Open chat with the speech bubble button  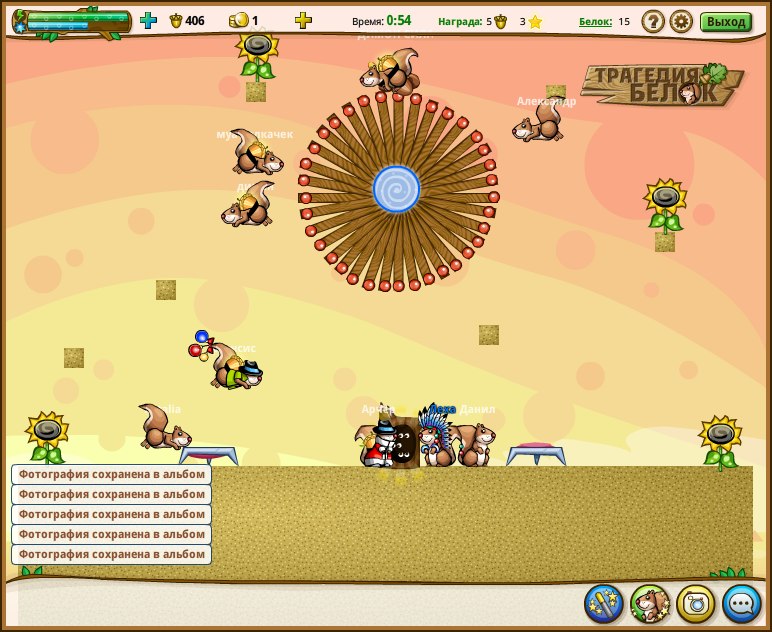[x=742, y=603]
